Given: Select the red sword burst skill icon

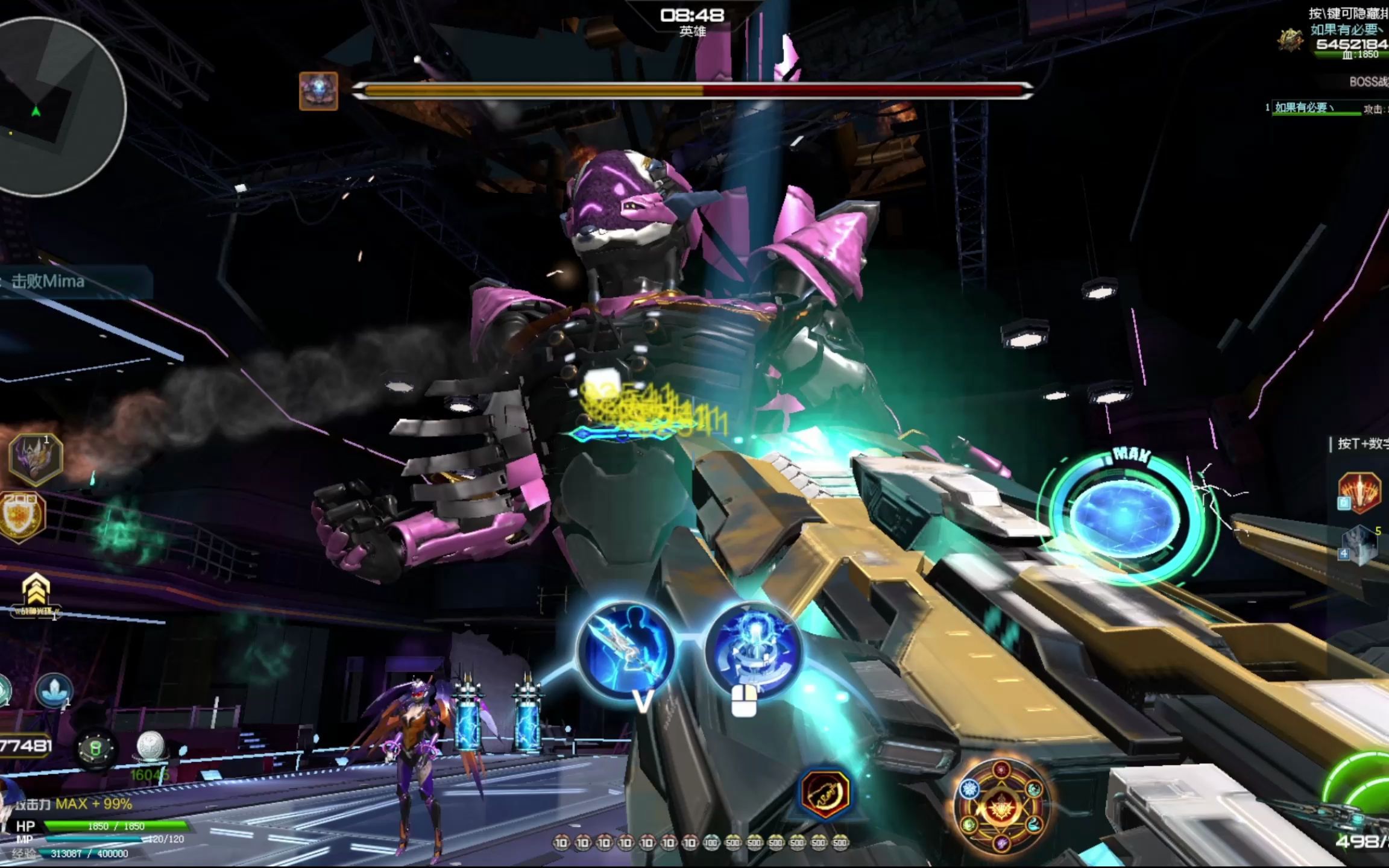Looking at the screenshot, I should click(x=1360, y=493).
